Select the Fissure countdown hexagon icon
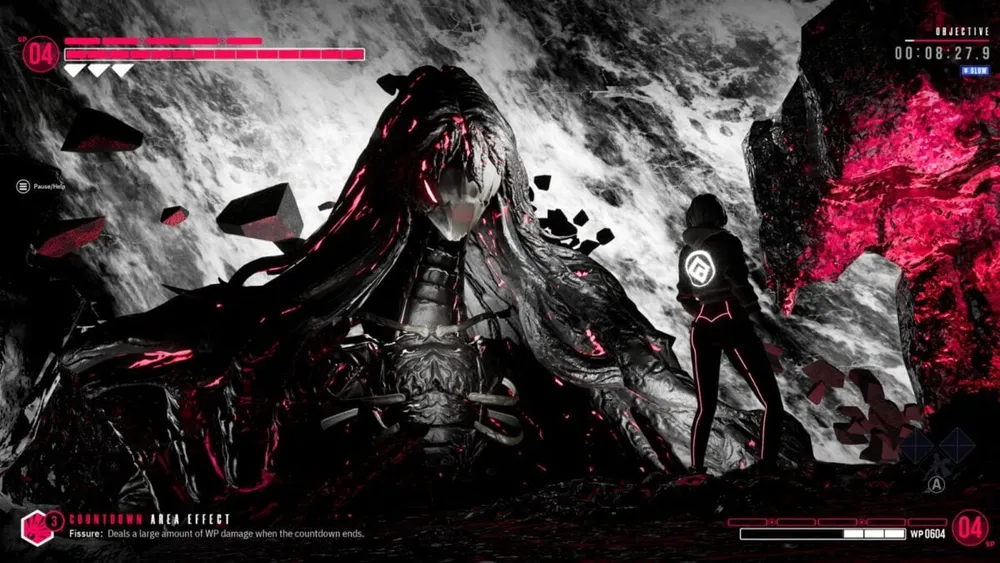This screenshot has width=1000, height=563. pos(36,526)
